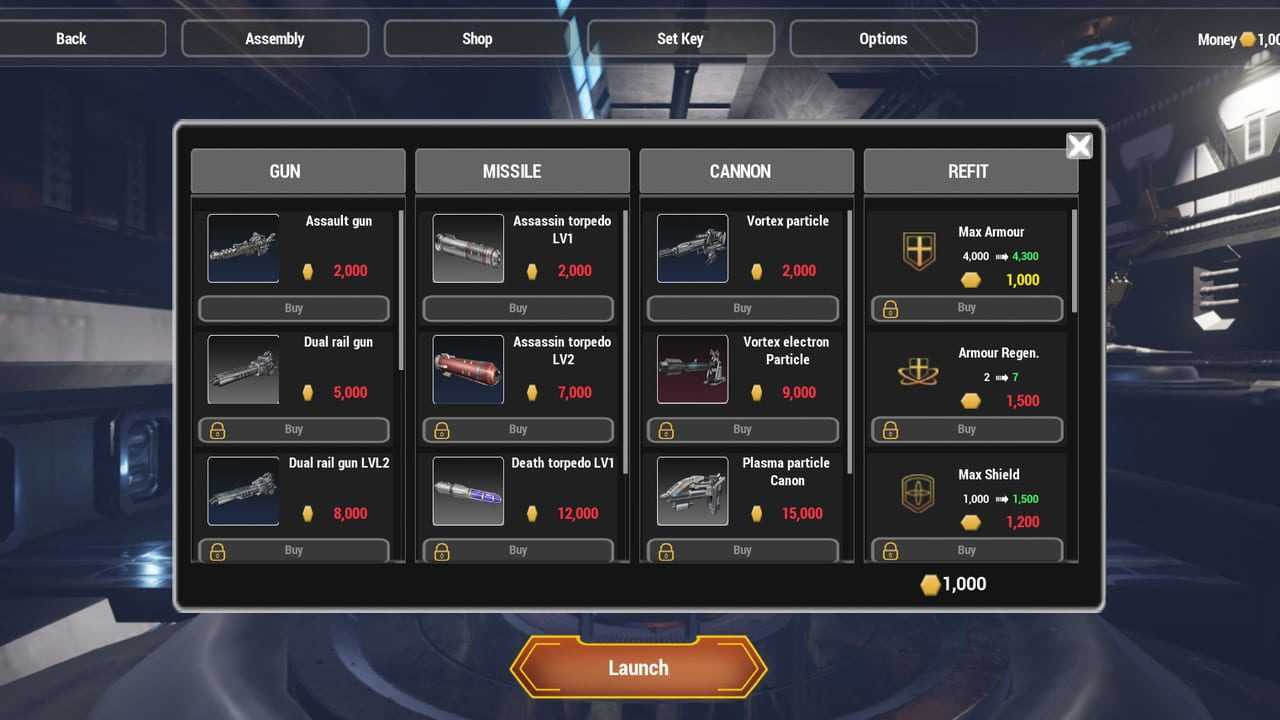The height and width of the screenshot is (720, 1280).
Task: Buy the Vortex particle cannon
Action: 742,308
